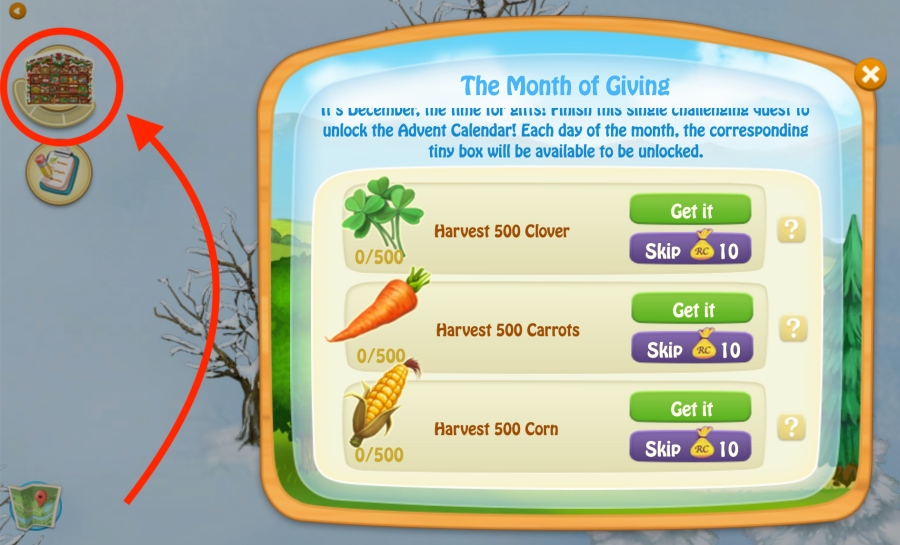The width and height of the screenshot is (900, 545).
Task: Open the Advent Calendar icon
Action: pyautogui.click(x=56, y=82)
